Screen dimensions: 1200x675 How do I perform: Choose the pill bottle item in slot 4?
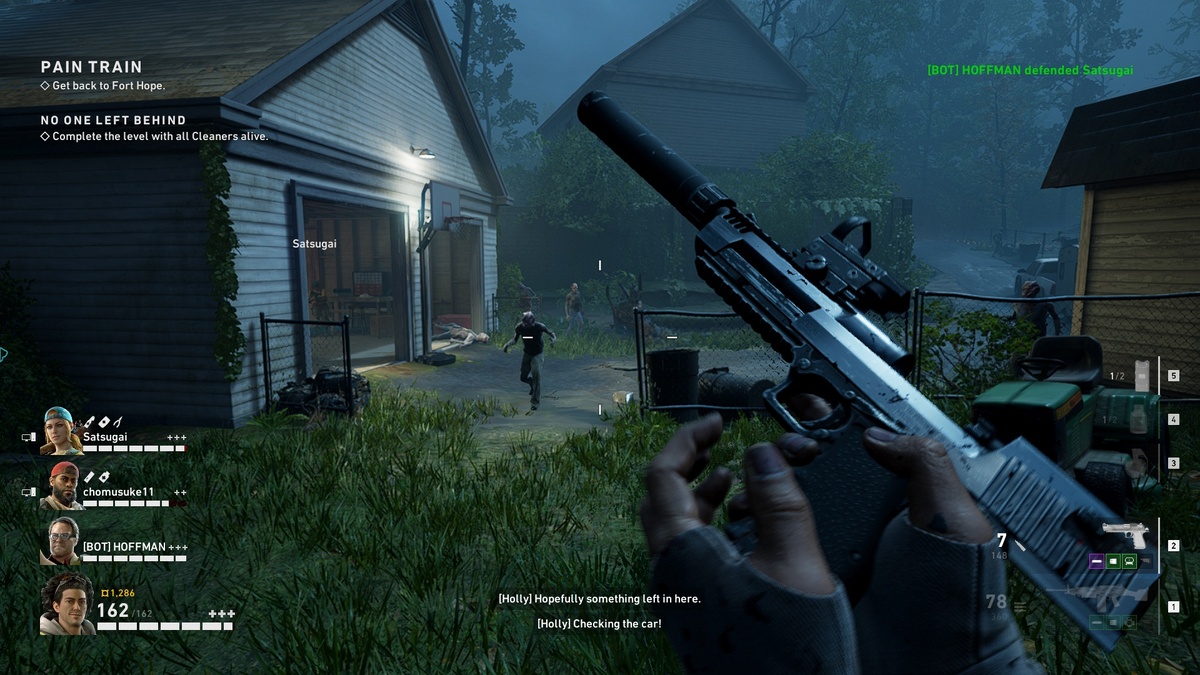tap(1138, 420)
